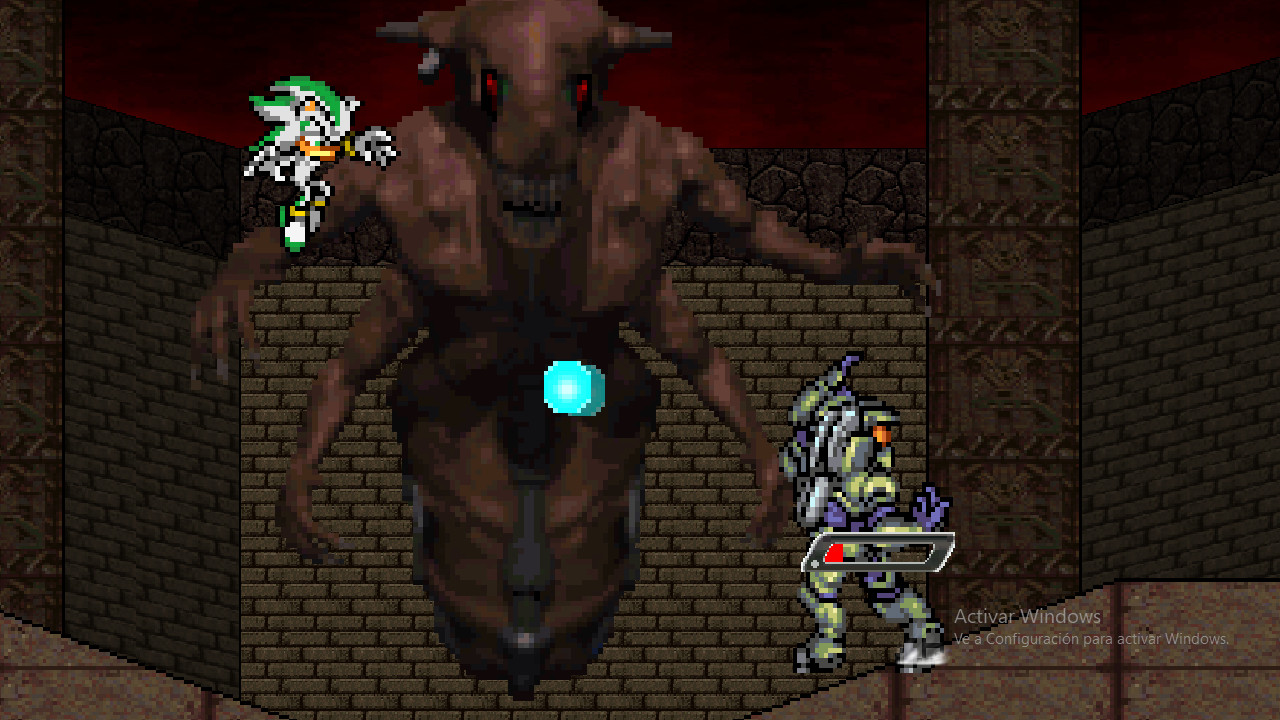
Task: Click the red health gauge near Master Chief
Action: [x=834, y=553]
